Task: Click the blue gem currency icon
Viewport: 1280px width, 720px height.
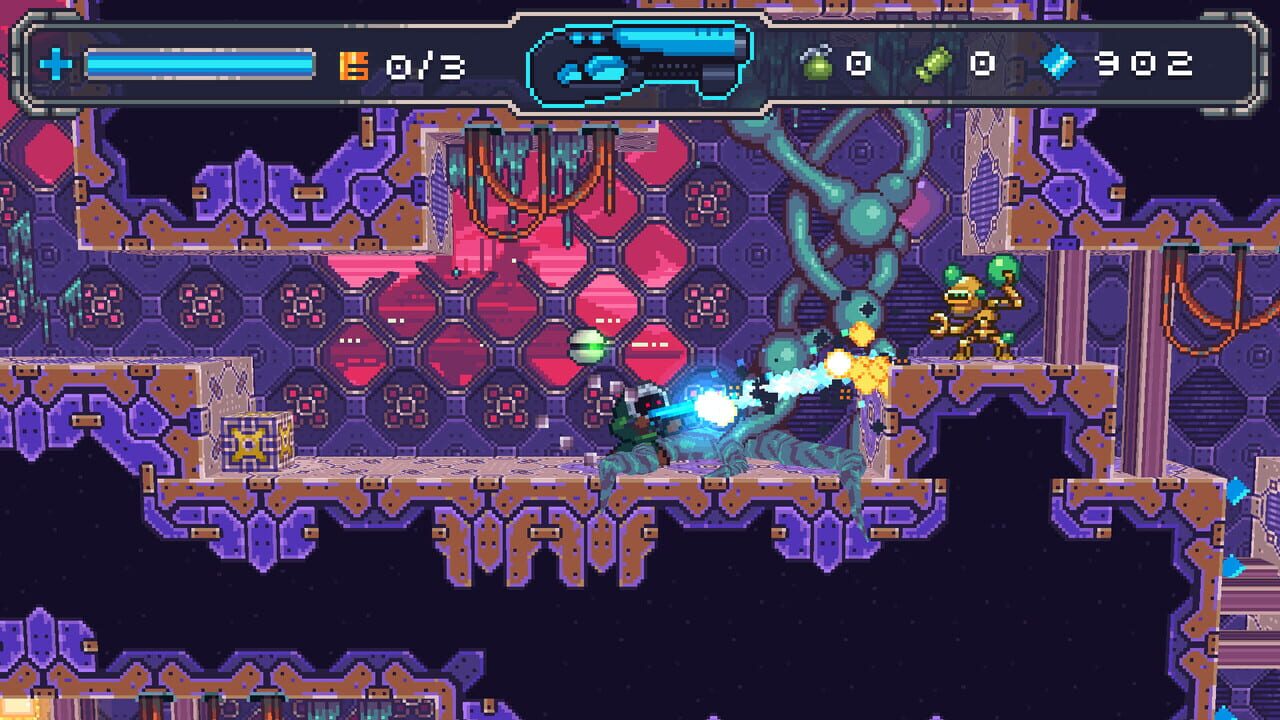Action: coord(1057,64)
